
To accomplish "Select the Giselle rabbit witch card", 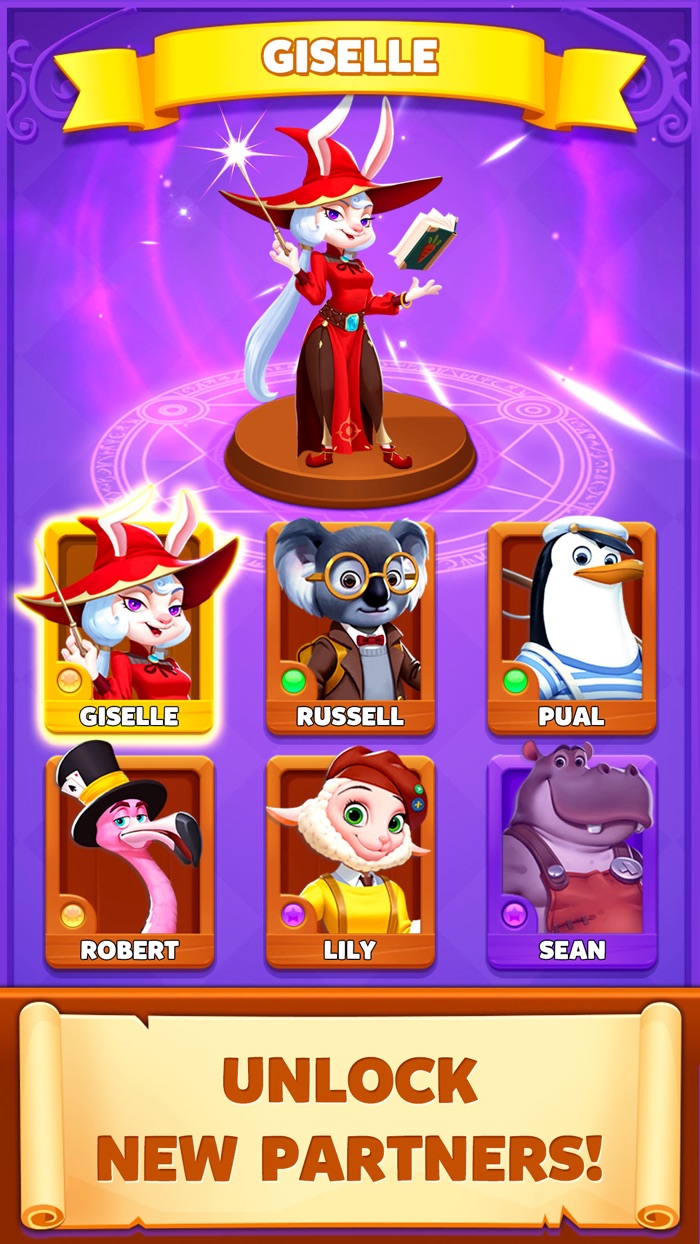I will pyautogui.click(x=128, y=625).
